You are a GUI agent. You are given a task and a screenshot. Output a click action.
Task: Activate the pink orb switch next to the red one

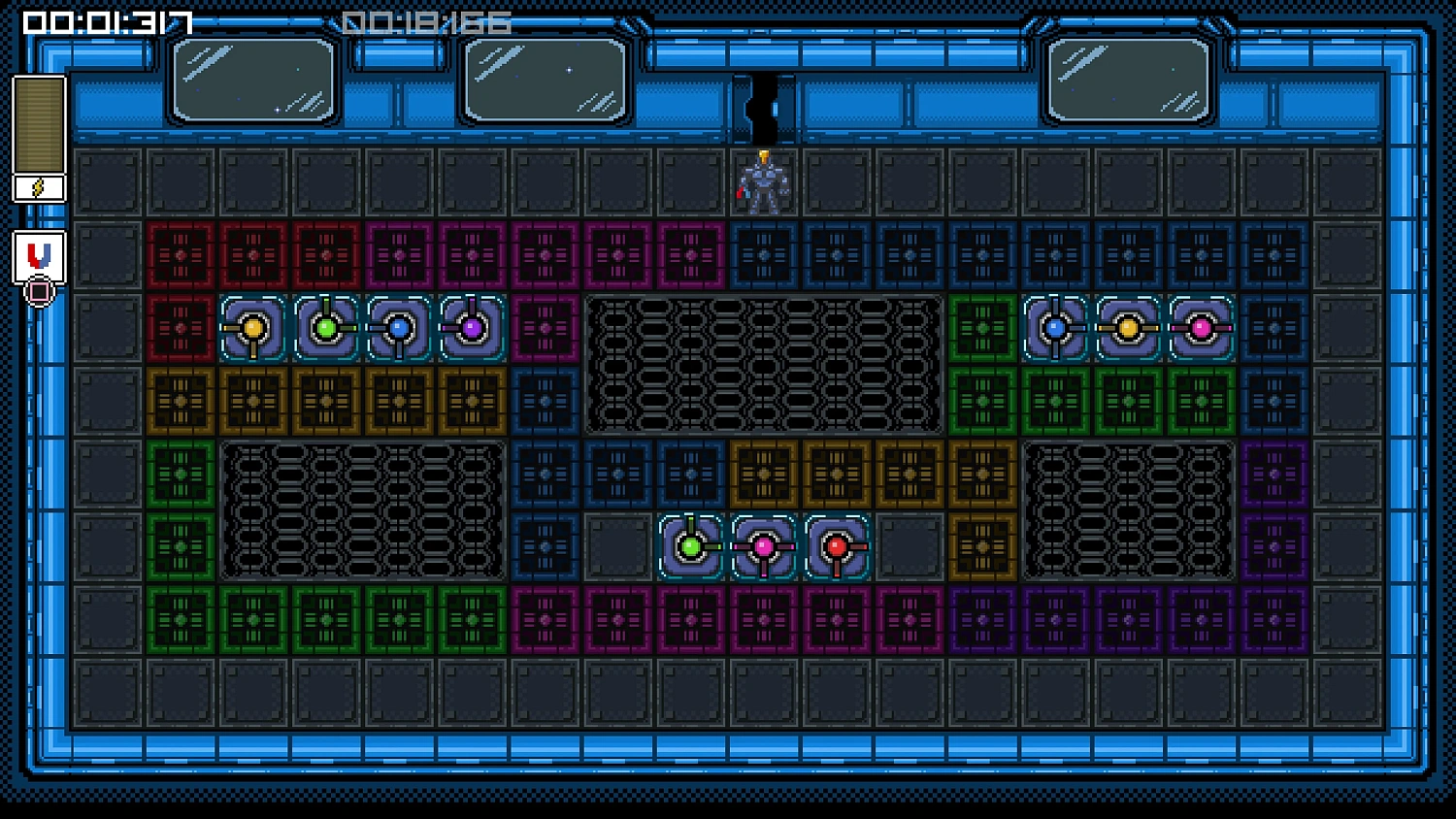[x=763, y=546]
